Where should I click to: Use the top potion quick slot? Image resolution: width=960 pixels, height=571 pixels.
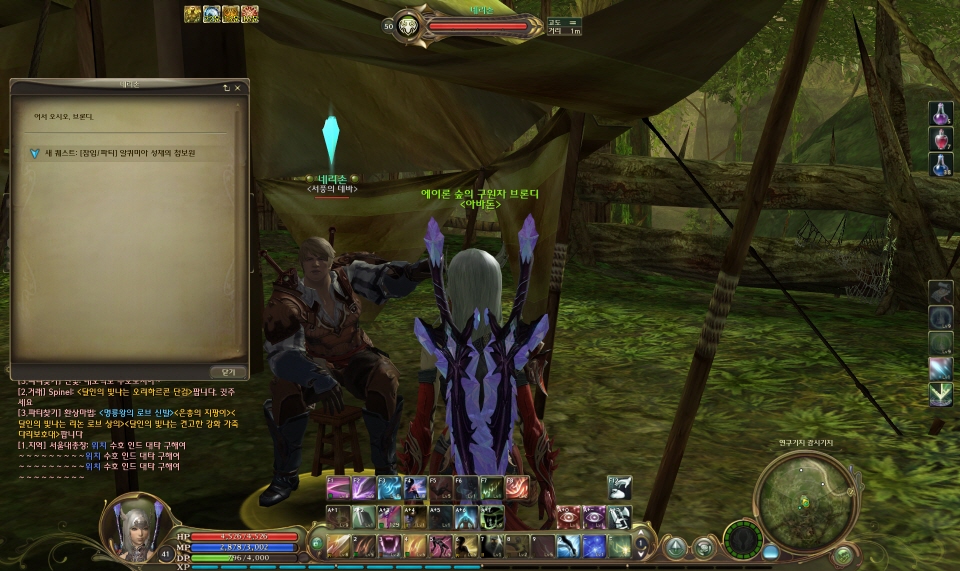click(940, 113)
